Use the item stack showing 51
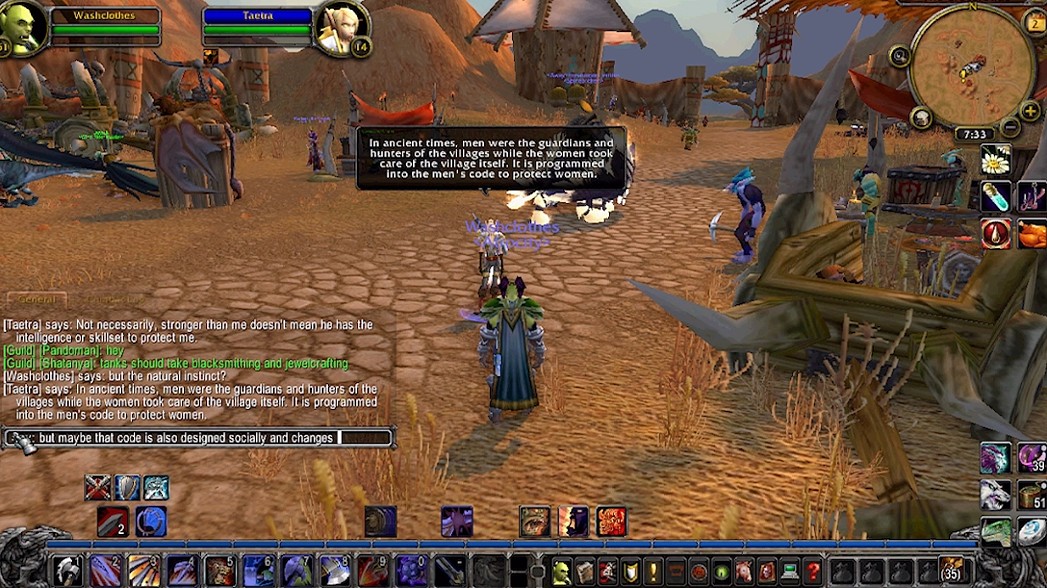This screenshot has width=1047, height=588. pos(1032,495)
